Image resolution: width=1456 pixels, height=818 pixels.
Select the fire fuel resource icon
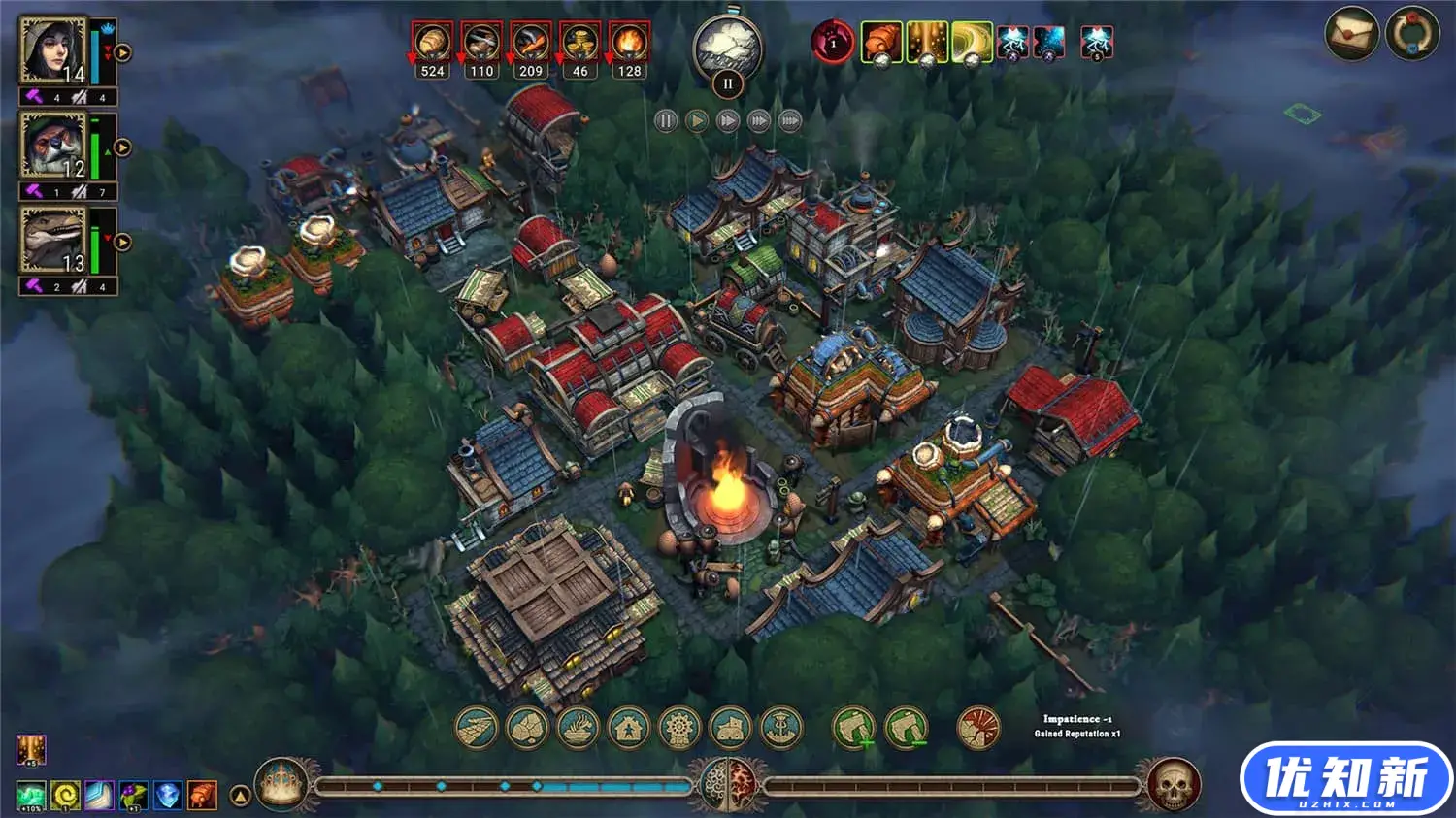(x=629, y=44)
